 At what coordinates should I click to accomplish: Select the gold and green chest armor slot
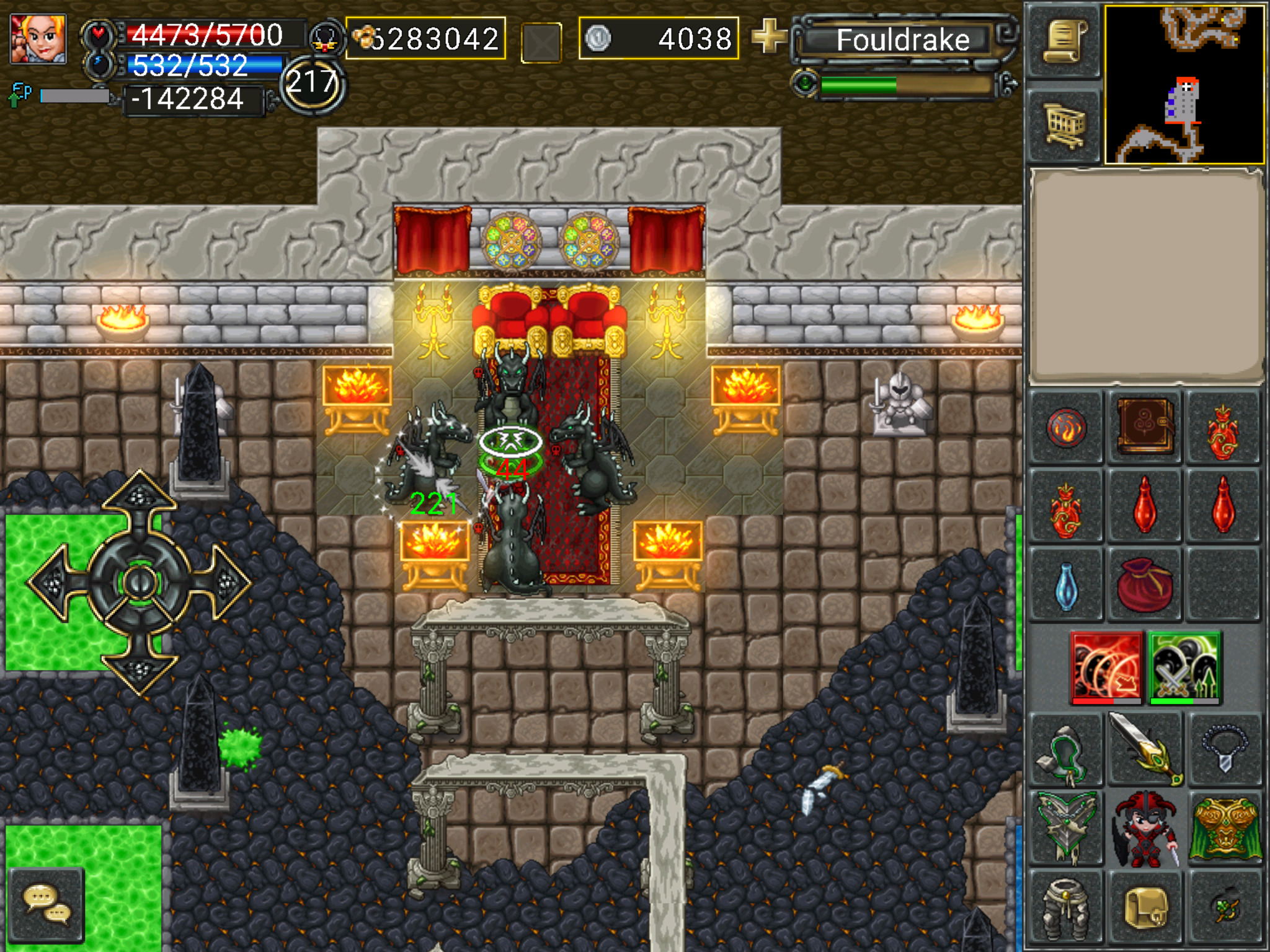(x=1223, y=828)
